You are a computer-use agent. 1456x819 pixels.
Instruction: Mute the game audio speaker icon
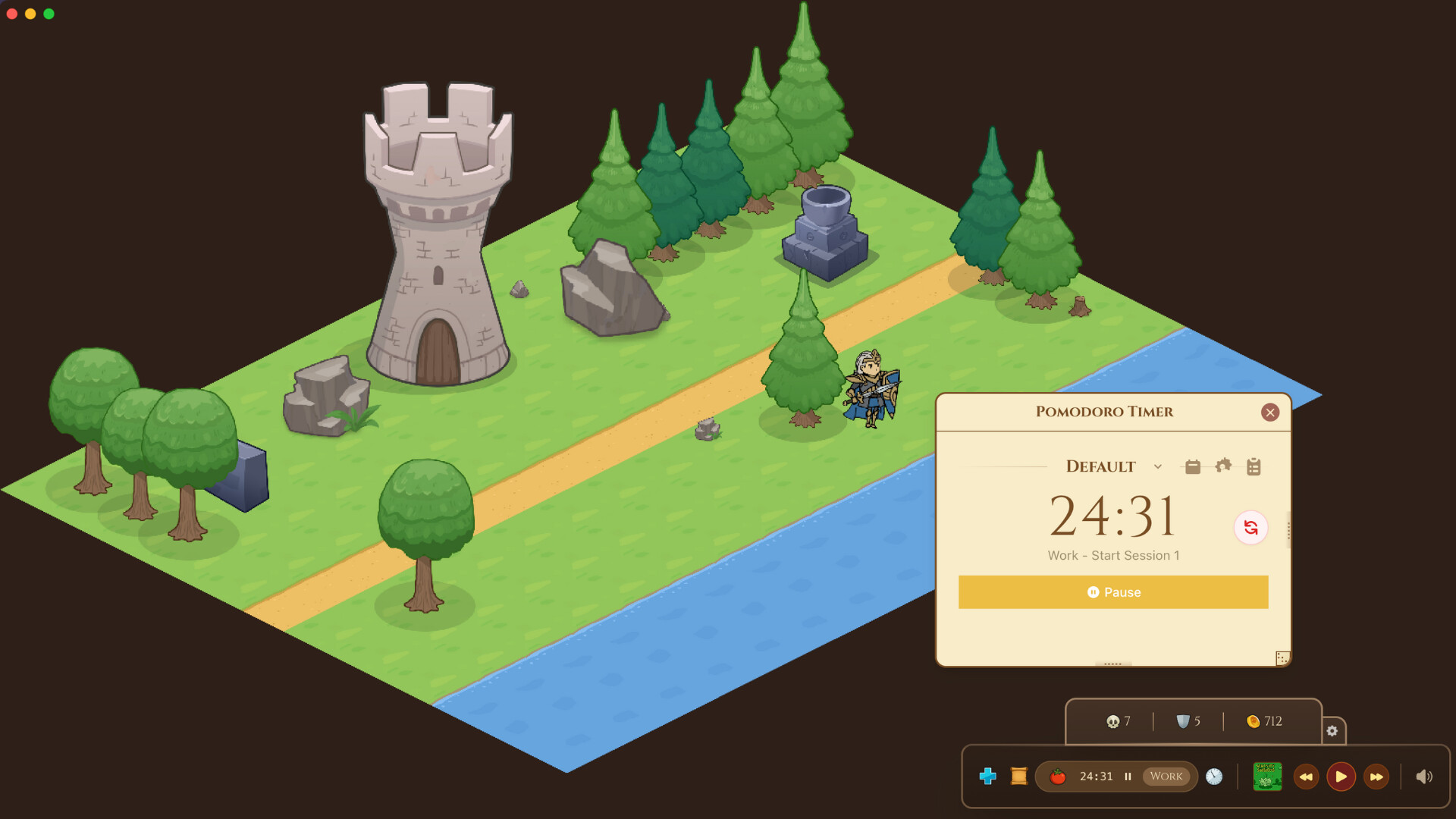point(1422,776)
